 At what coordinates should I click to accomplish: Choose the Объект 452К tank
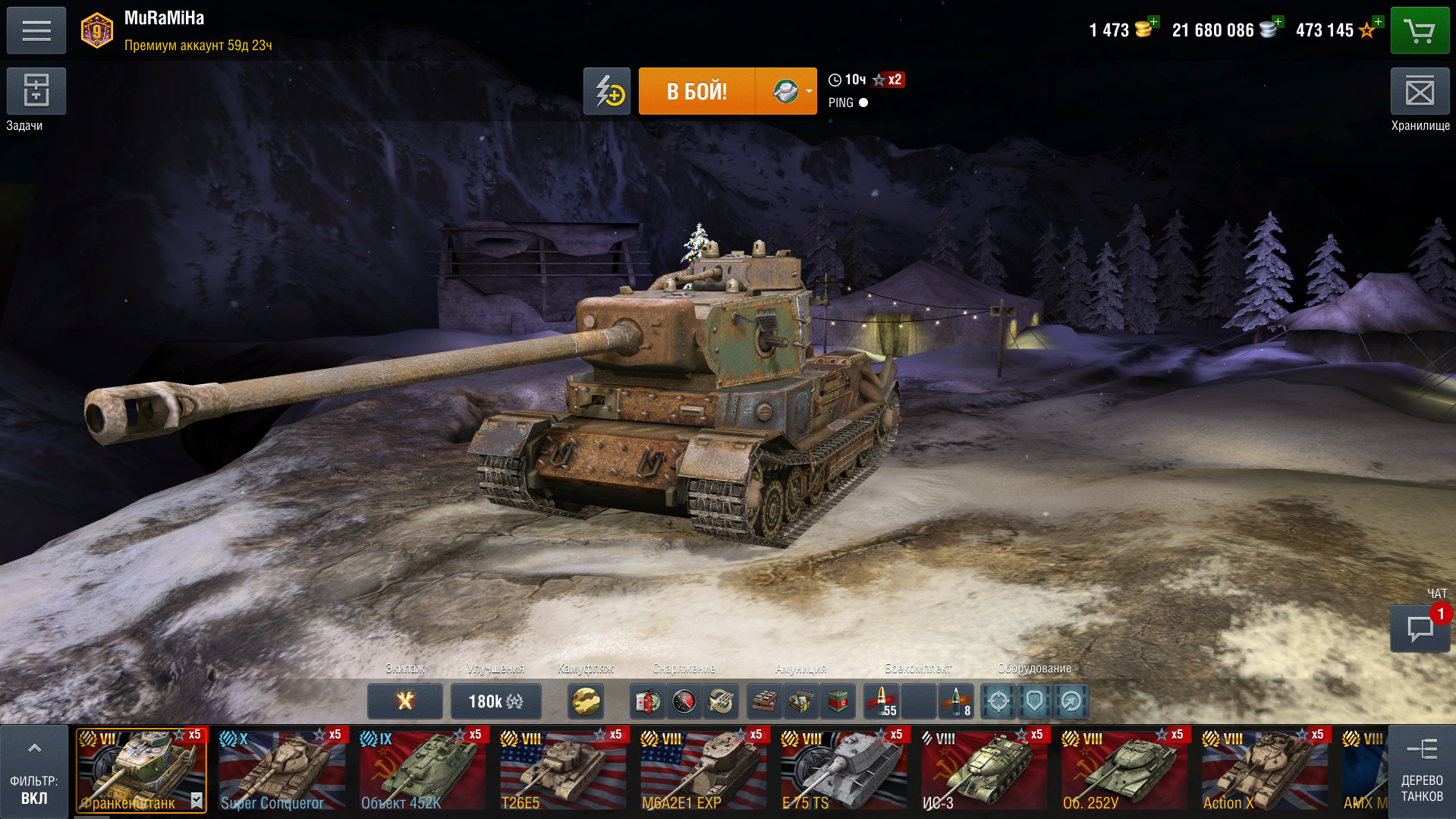[422, 770]
